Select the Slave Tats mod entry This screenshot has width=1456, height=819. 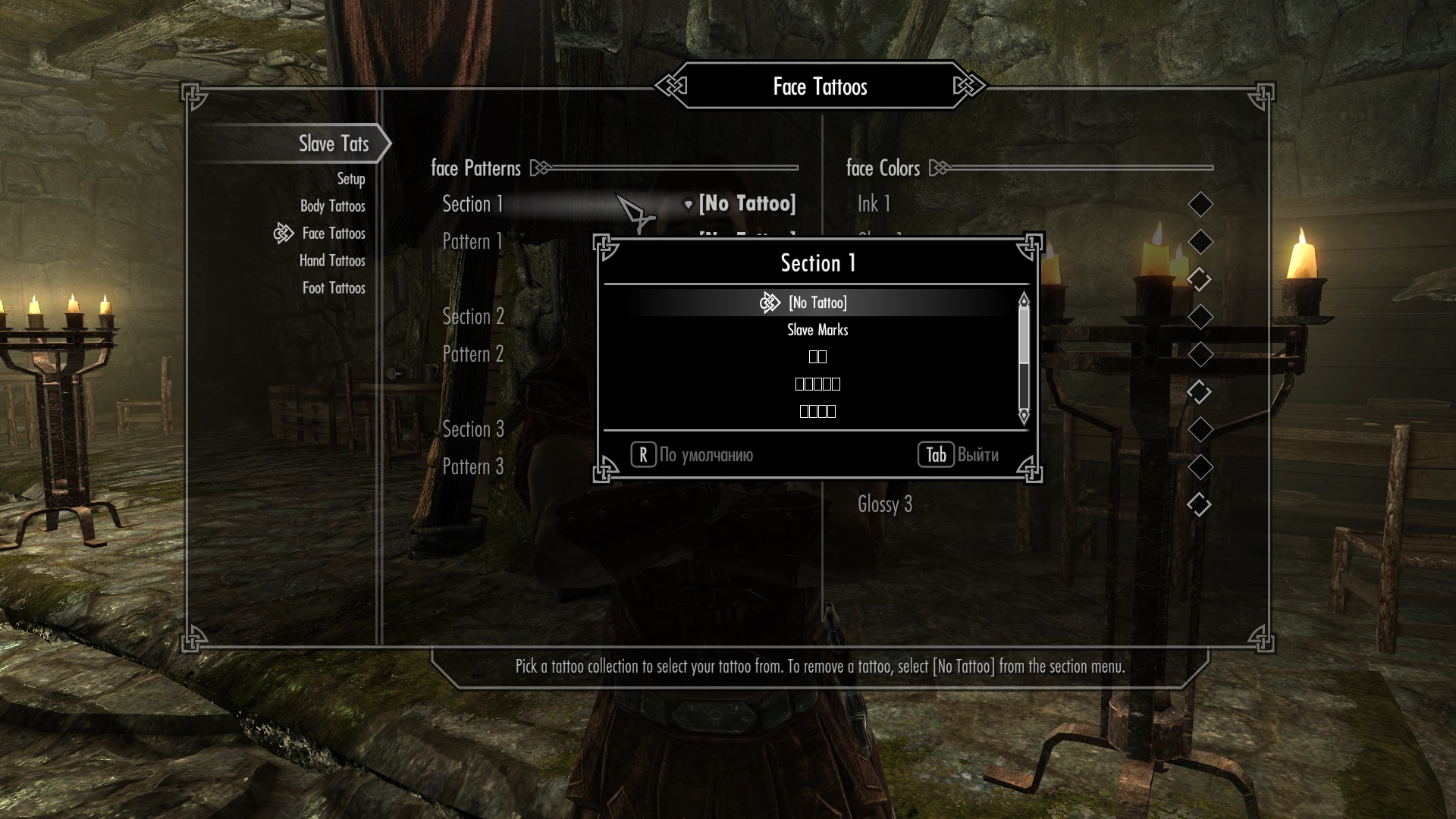333,143
